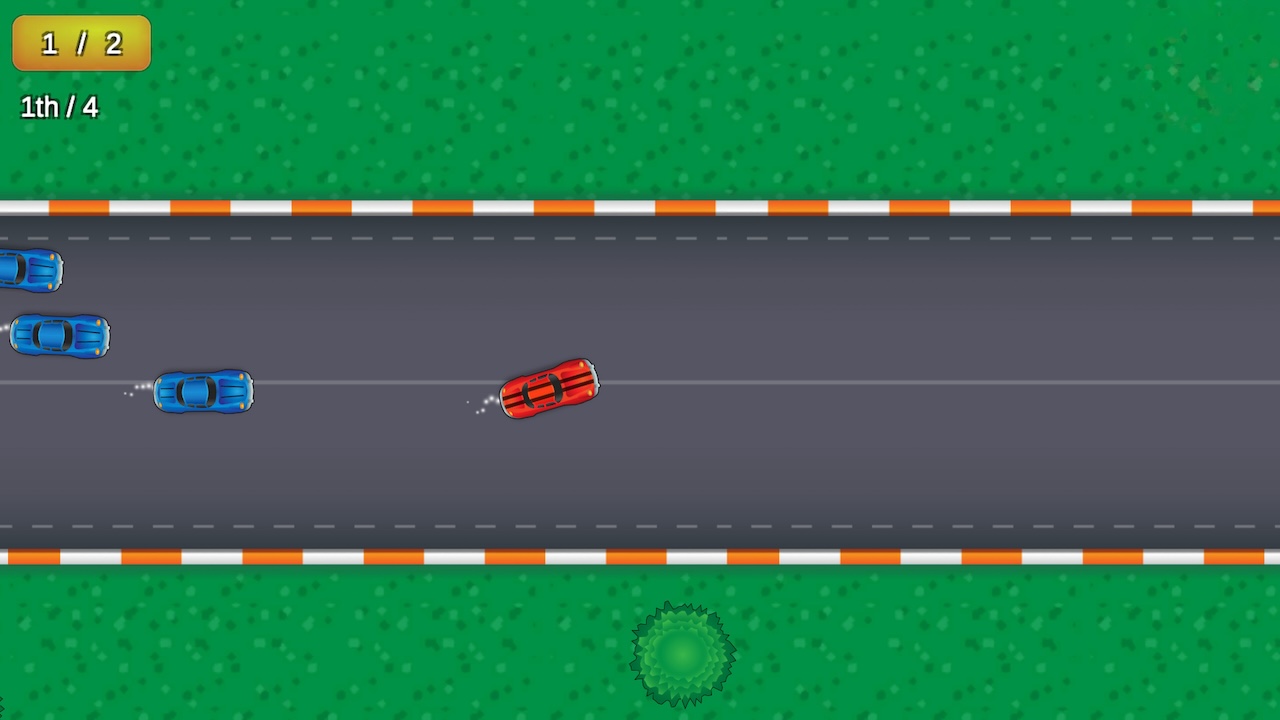Click the red car to toggle boost
1280x720 pixels.
(x=548, y=390)
